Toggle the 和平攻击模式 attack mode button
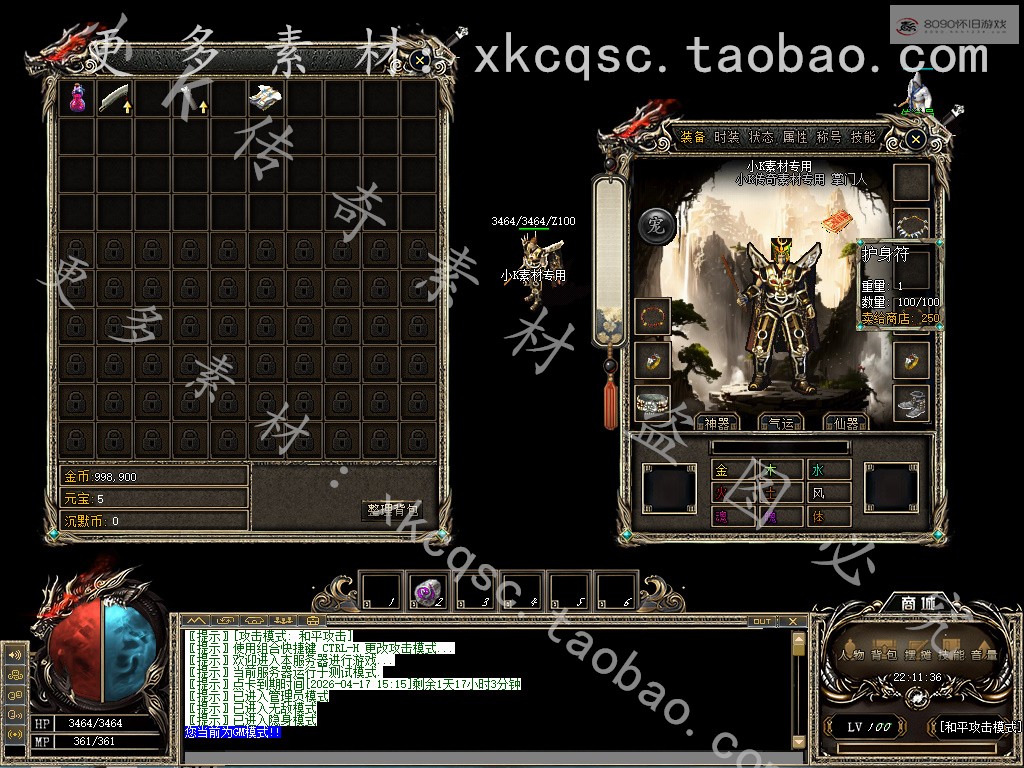 [x=976, y=727]
